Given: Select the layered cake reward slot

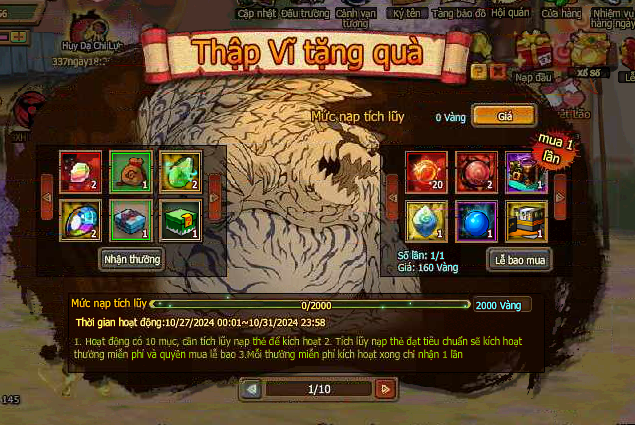Looking at the screenshot, I should point(78,170).
